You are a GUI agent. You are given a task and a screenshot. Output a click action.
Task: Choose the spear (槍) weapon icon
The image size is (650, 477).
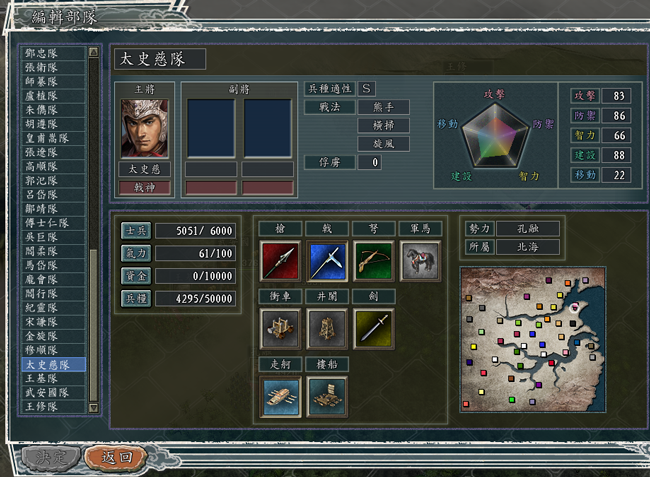point(279,260)
